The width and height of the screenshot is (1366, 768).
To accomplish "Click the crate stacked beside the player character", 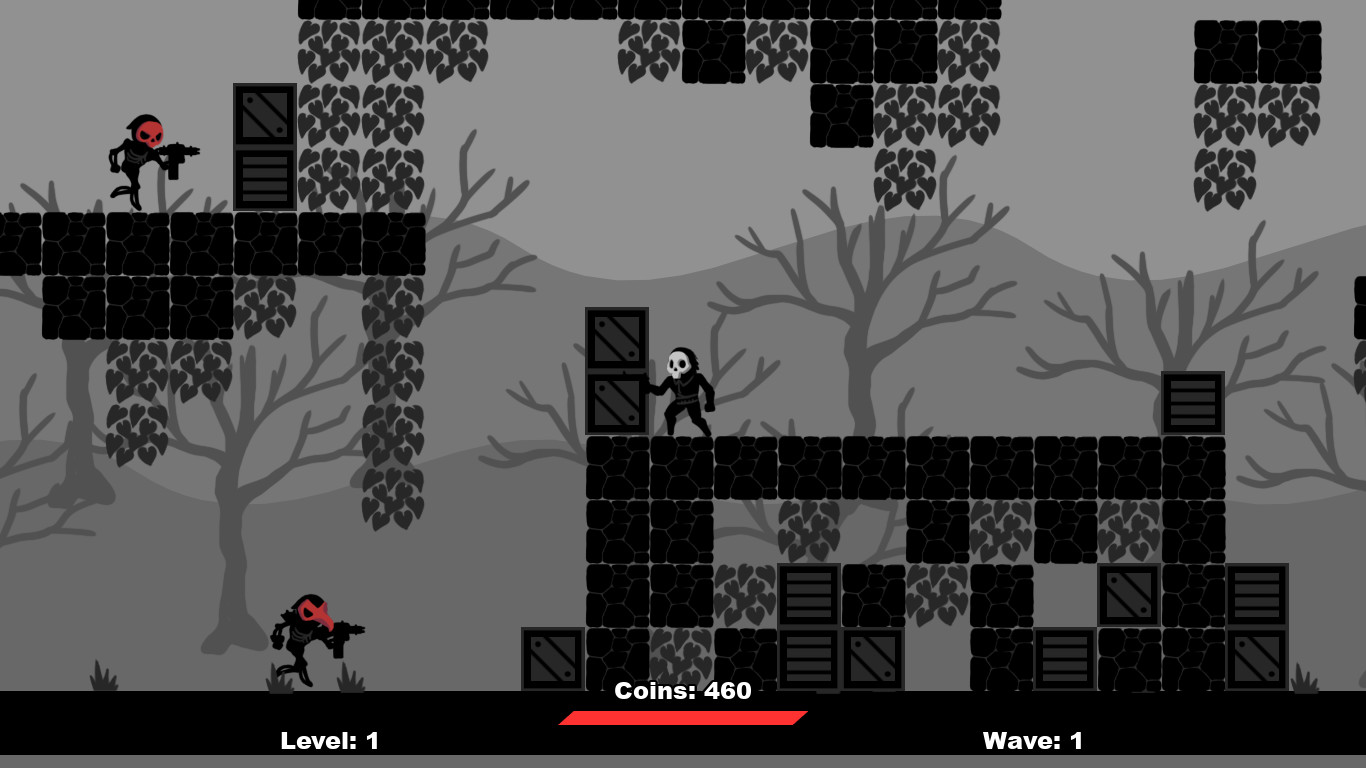I will 615,370.
